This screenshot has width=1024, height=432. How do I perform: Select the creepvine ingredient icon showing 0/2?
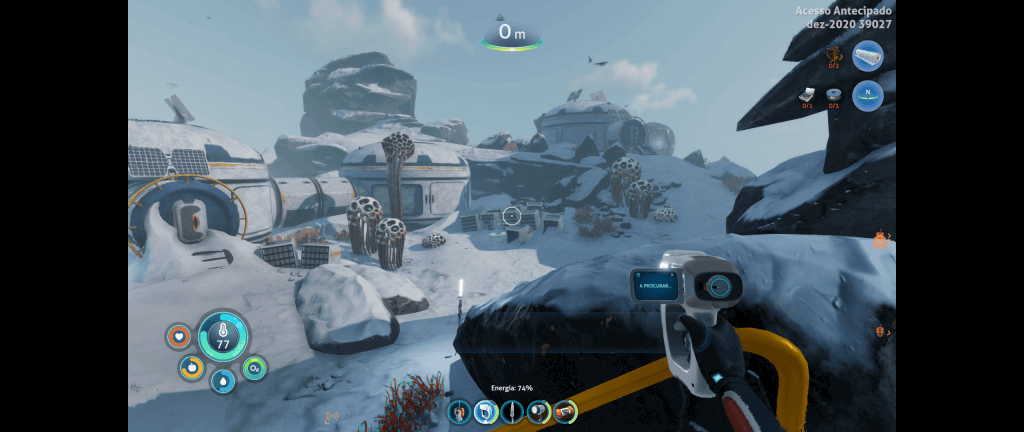[834, 55]
